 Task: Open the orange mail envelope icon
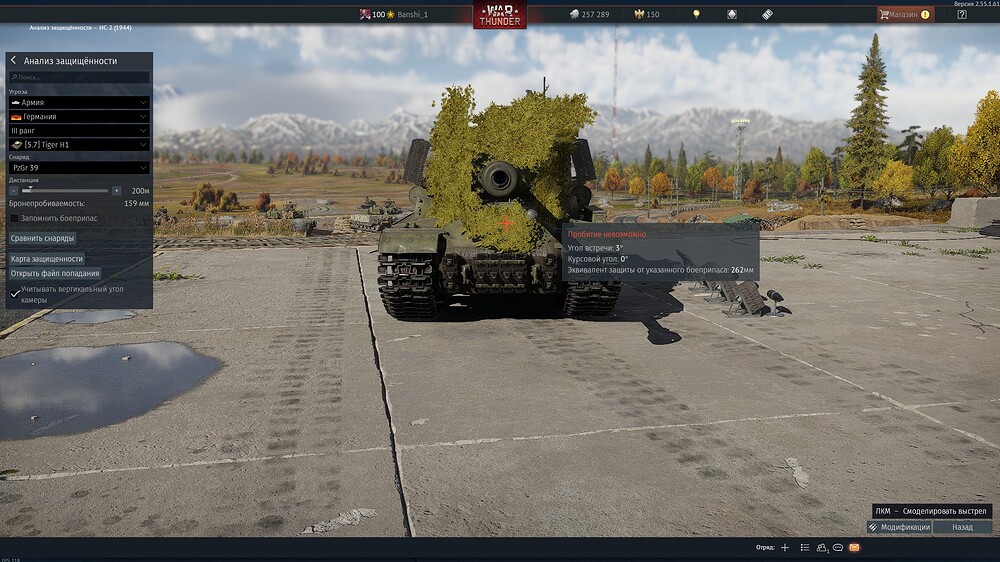pos(854,548)
